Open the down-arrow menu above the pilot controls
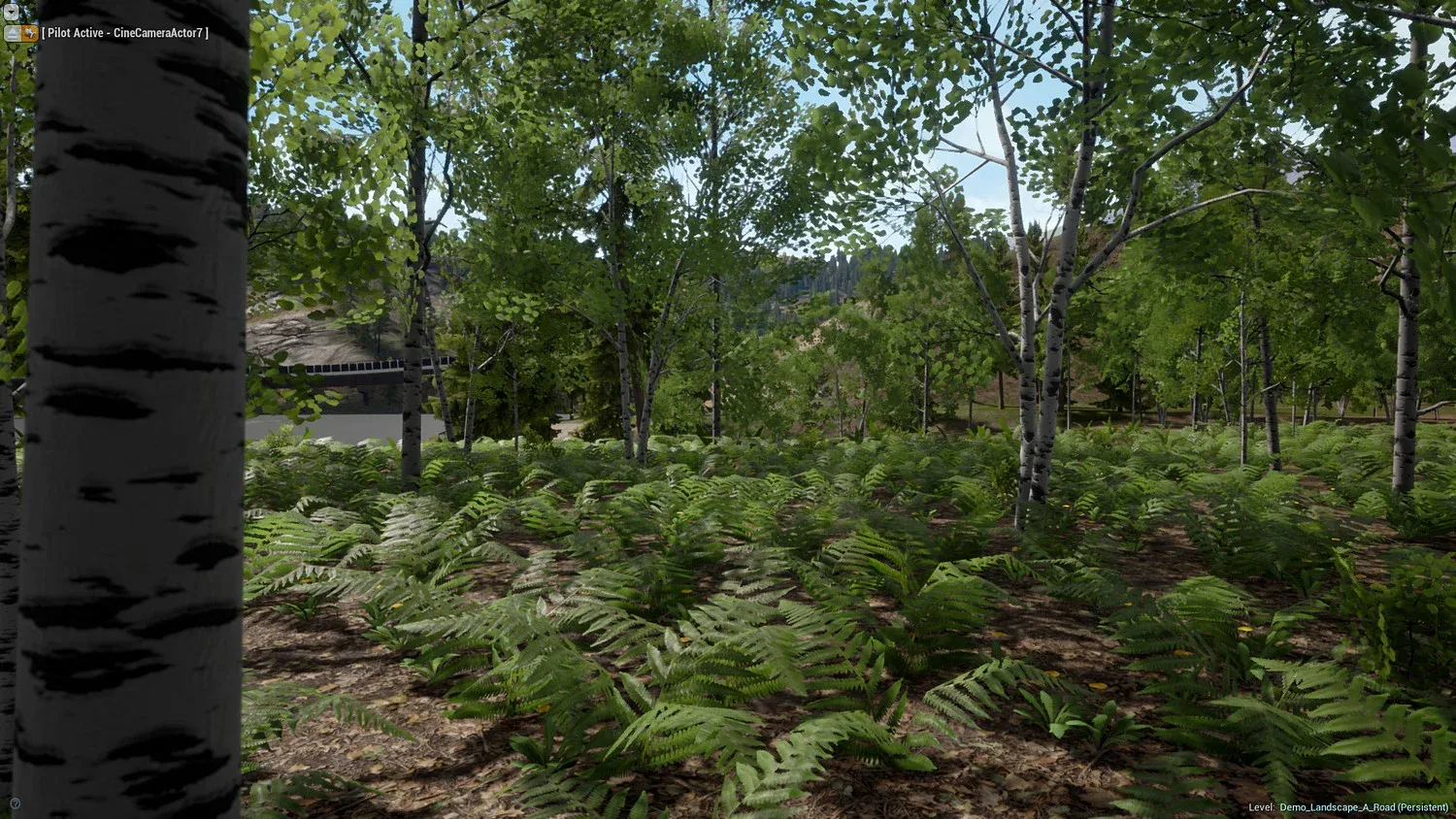The height and width of the screenshot is (819, 1456). click(12, 12)
